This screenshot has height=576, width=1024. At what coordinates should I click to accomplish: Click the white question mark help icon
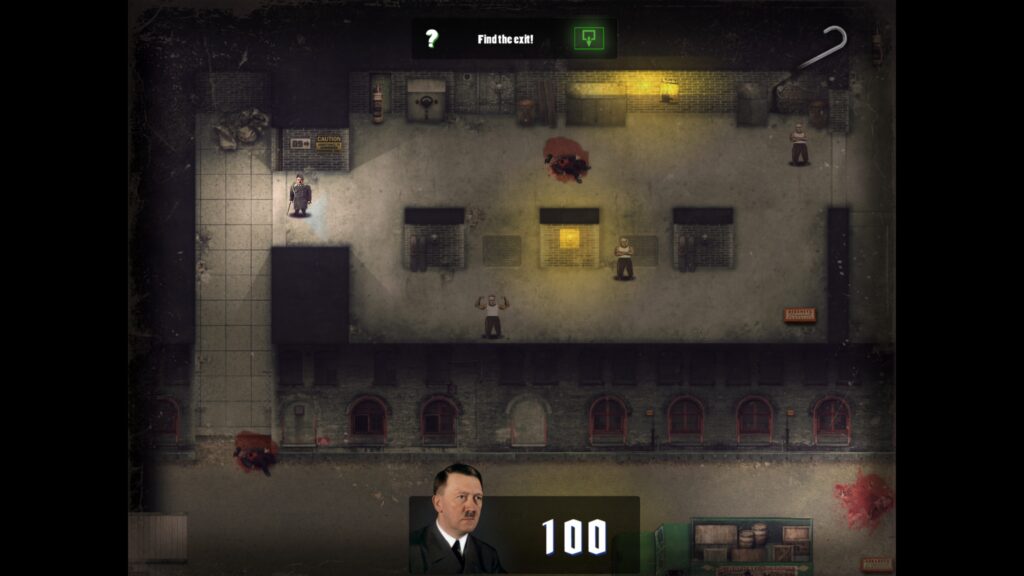(x=431, y=39)
